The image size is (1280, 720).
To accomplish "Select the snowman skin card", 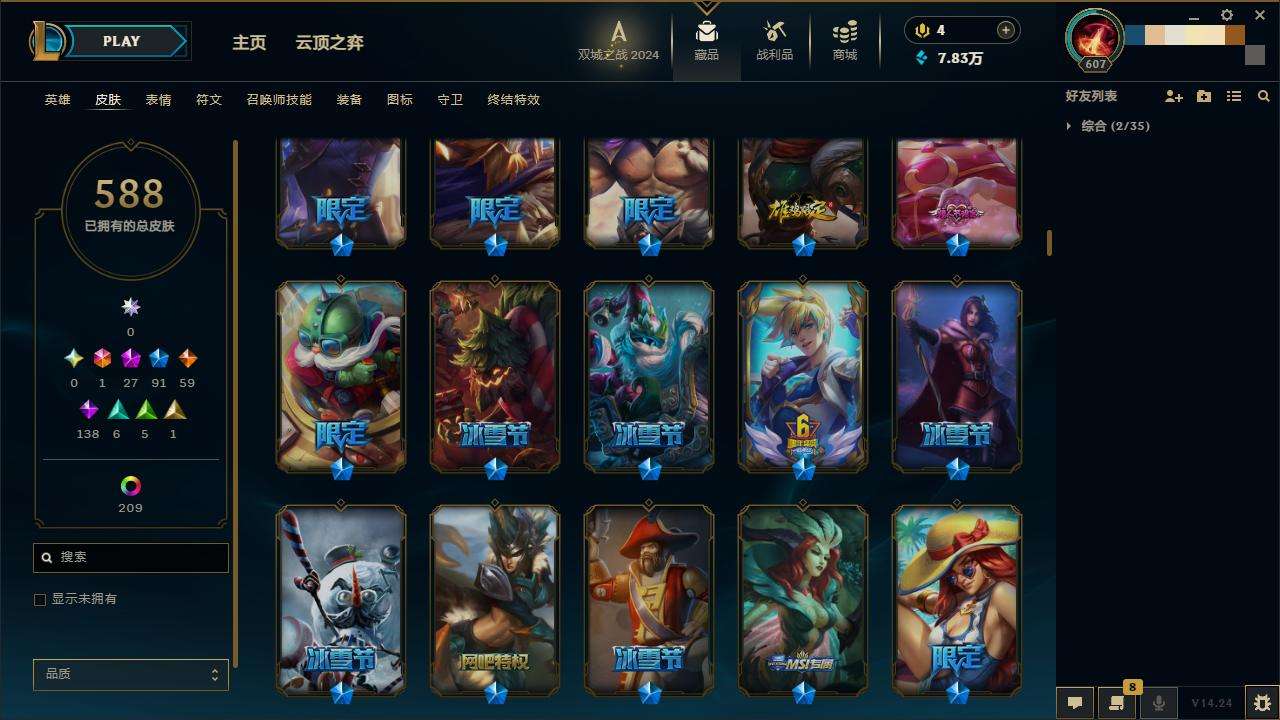I will tap(341, 598).
